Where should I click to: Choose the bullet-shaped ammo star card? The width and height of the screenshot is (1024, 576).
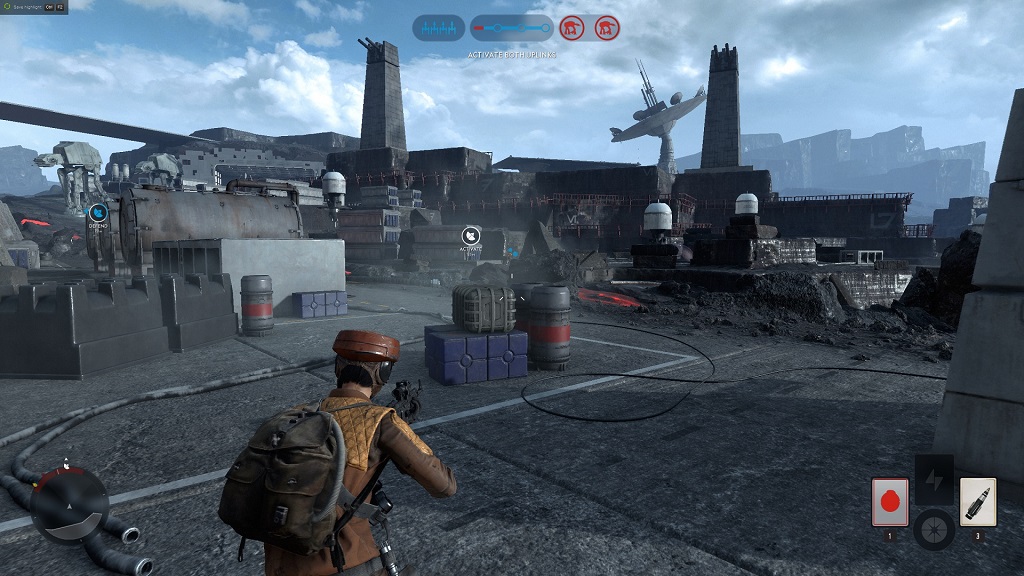pyautogui.click(x=977, y=501)
